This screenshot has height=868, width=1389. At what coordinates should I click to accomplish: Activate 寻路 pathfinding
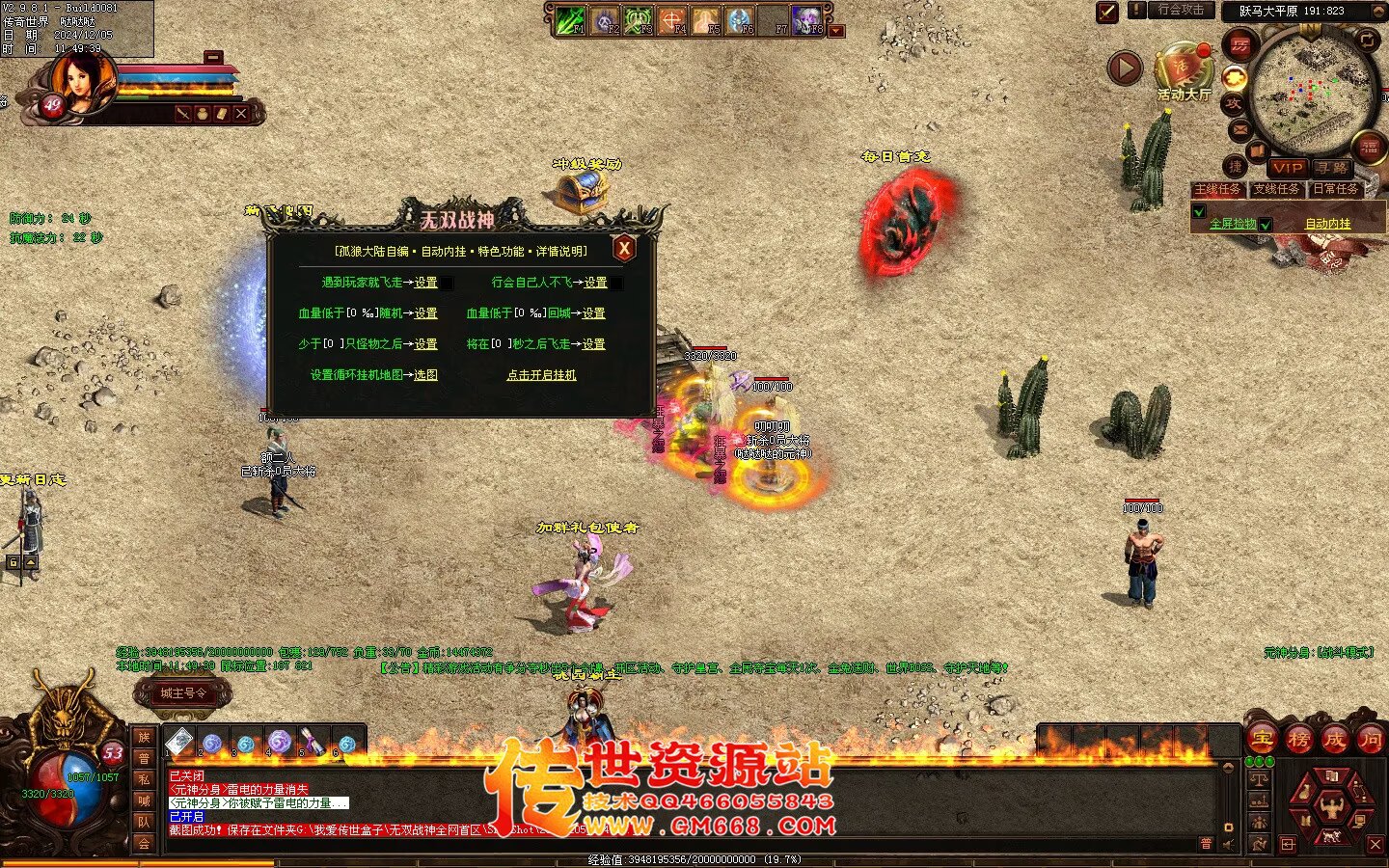[1332, 168]
